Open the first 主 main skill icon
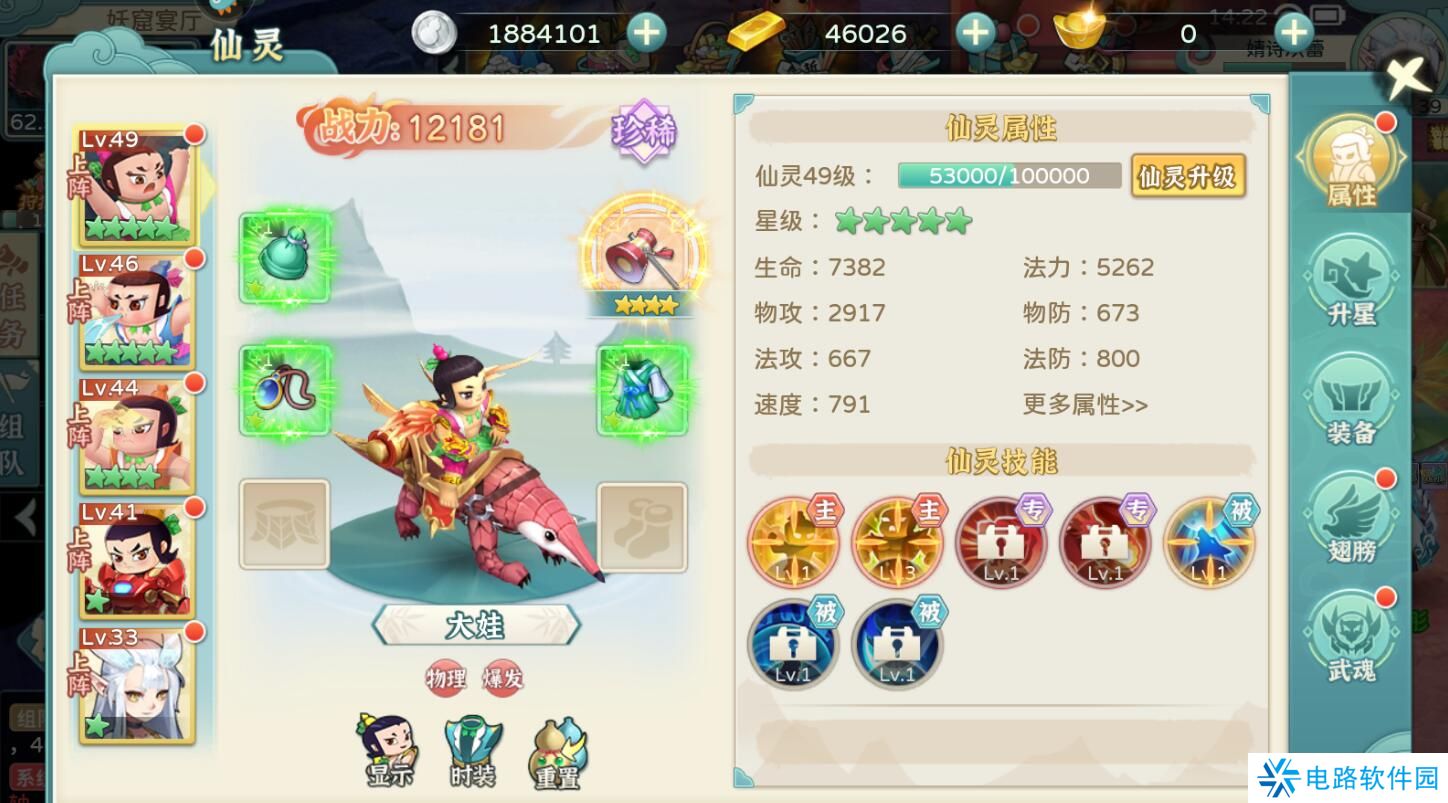 [x=793, y=542]
